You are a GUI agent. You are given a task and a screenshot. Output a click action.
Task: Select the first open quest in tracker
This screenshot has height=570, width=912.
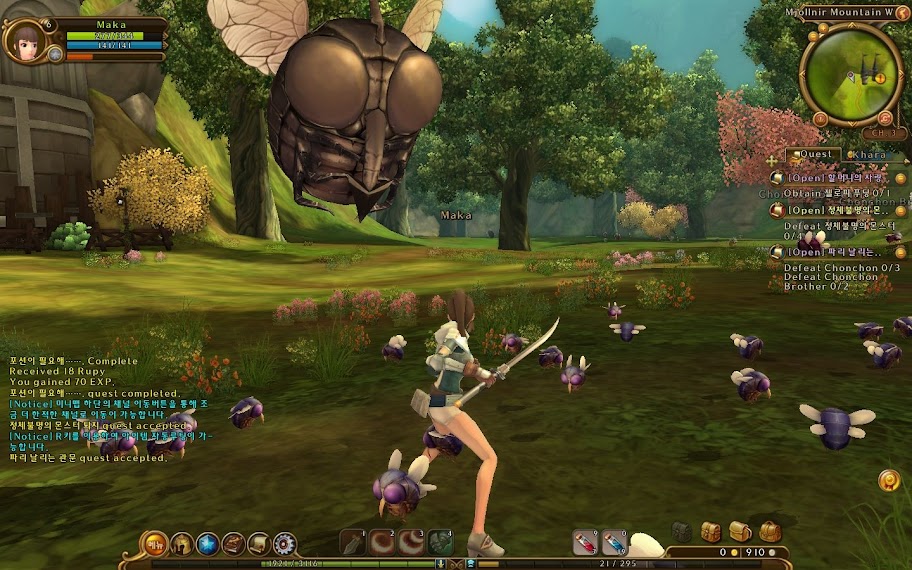pos(832,178)
